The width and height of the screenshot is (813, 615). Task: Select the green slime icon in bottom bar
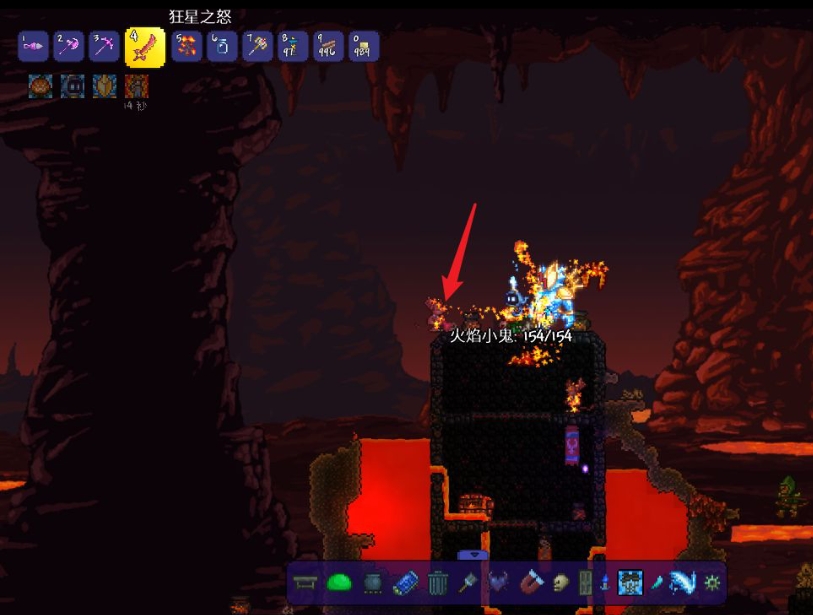(340, 582)
